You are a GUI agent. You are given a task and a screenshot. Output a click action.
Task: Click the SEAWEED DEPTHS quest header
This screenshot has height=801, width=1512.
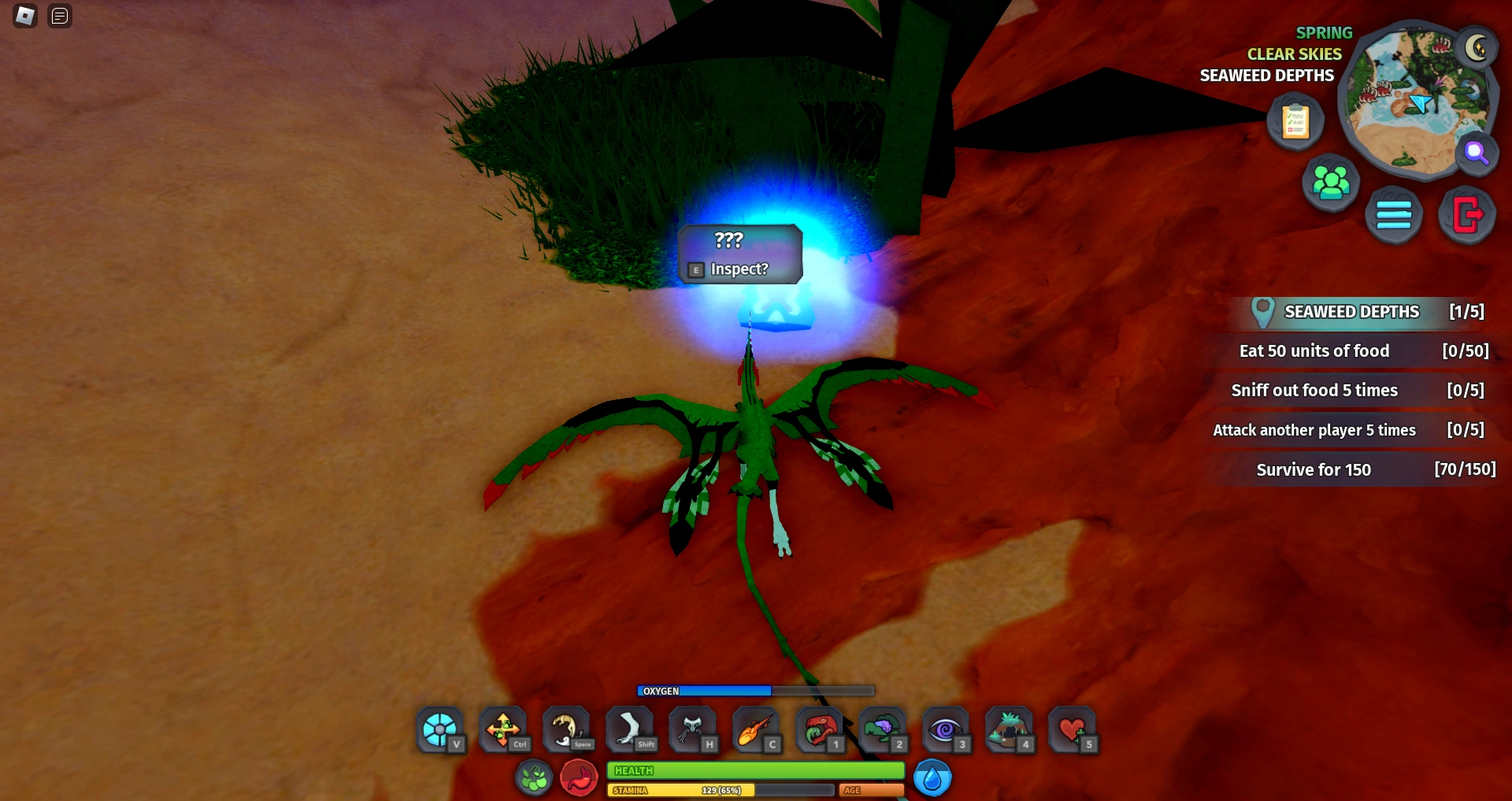click(1351, 312)
